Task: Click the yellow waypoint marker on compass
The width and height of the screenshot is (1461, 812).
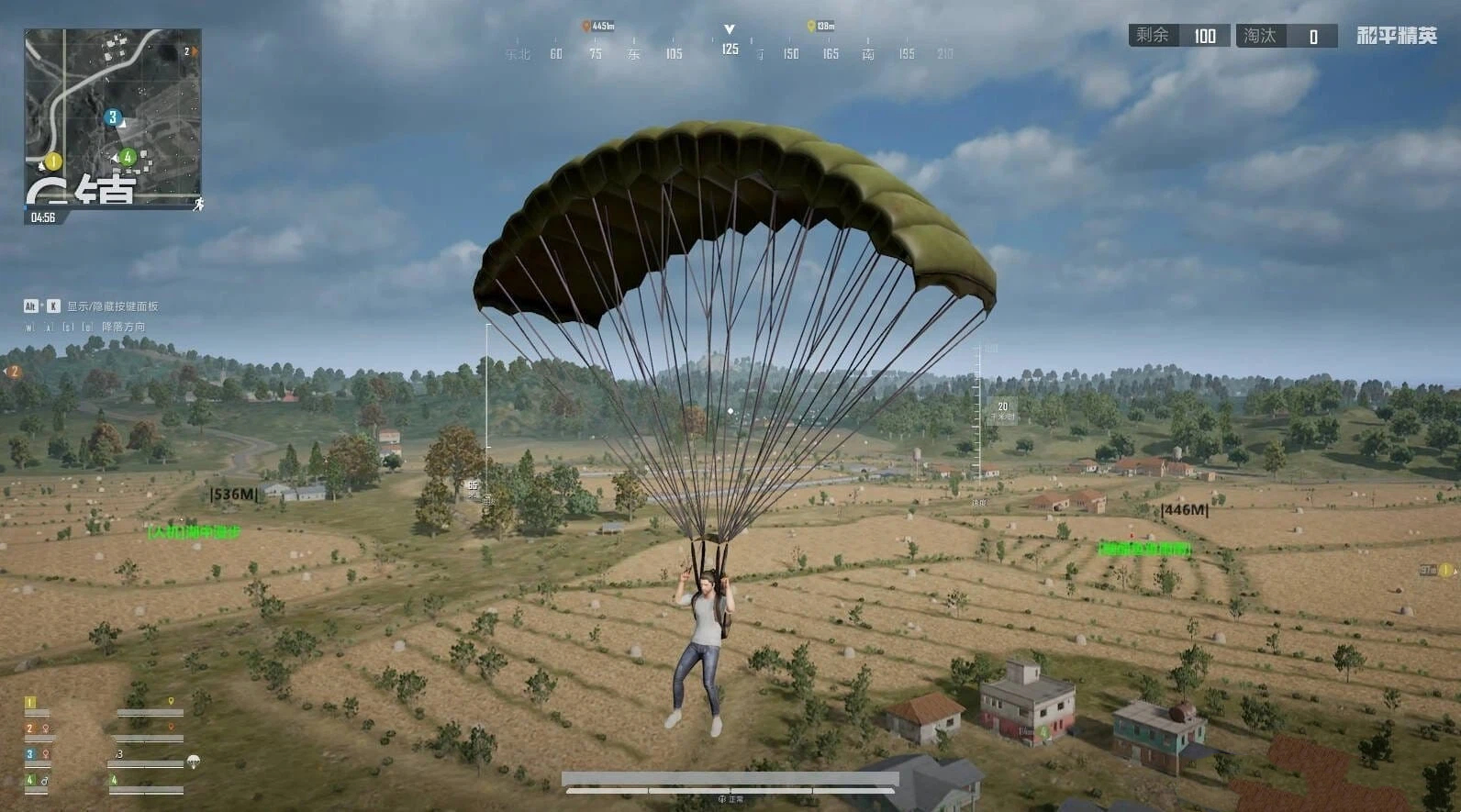Action: pos(810,27)
